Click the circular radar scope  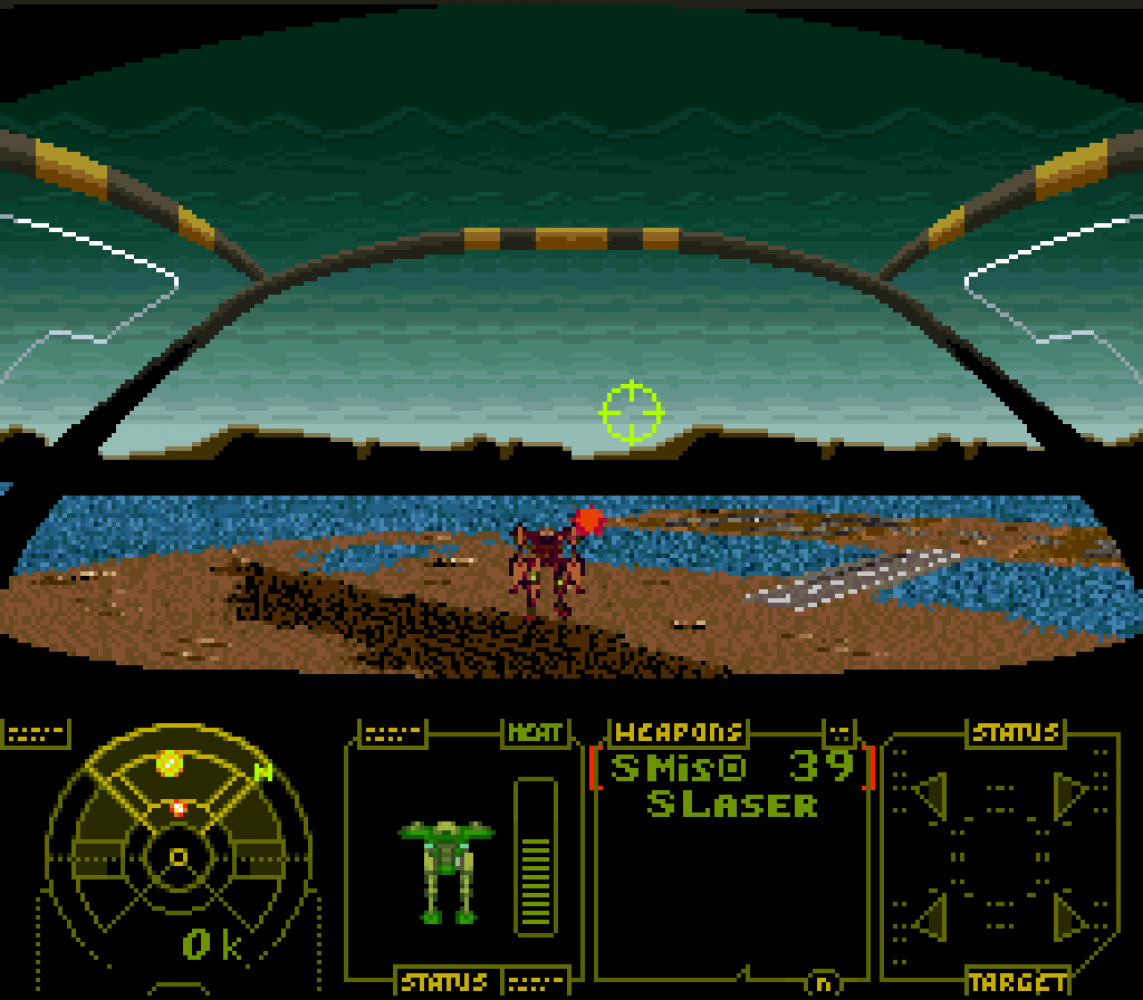click(x=178, y=855)
